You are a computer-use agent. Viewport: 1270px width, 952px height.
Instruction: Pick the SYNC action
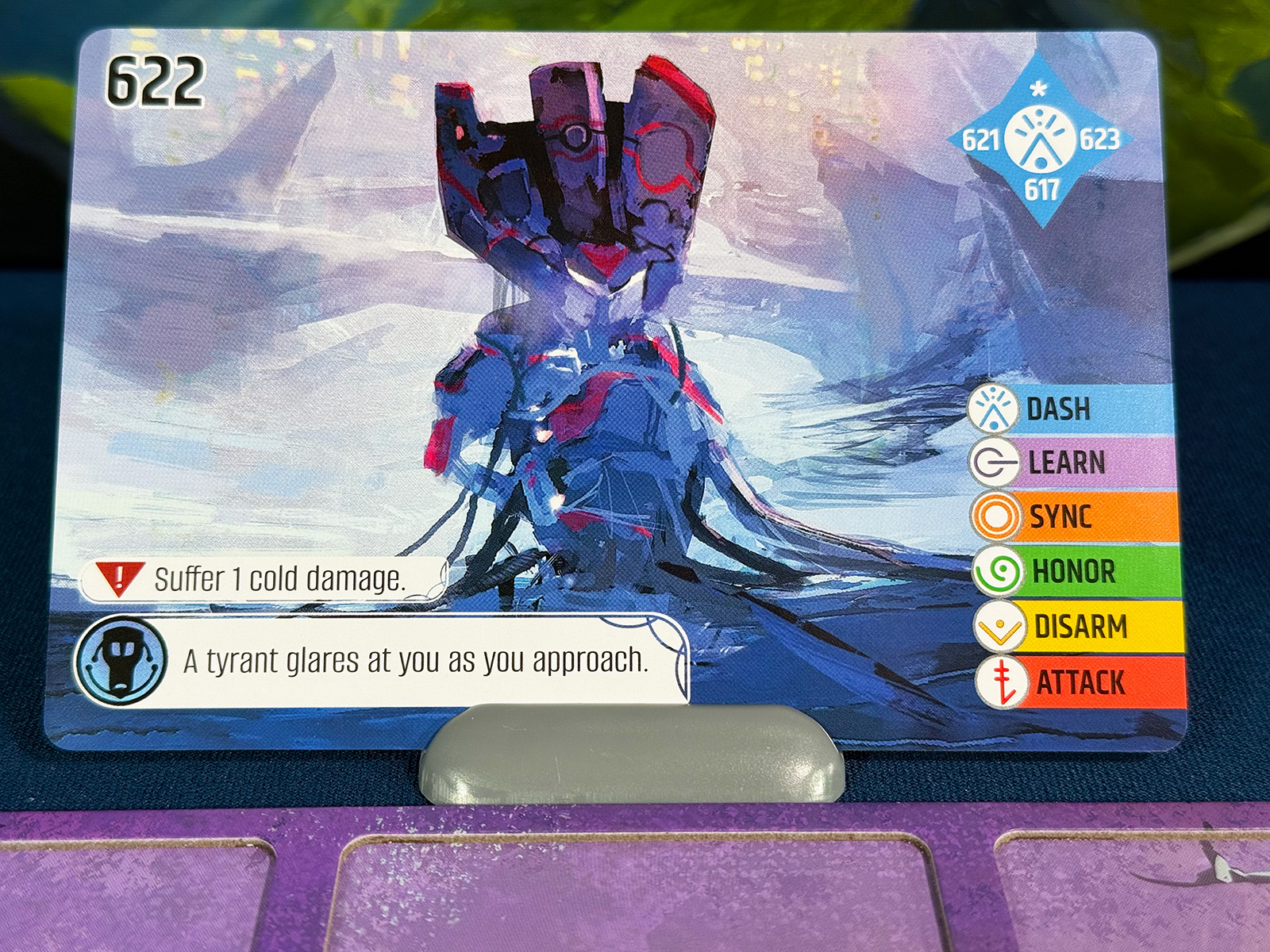click(1060, 517)
